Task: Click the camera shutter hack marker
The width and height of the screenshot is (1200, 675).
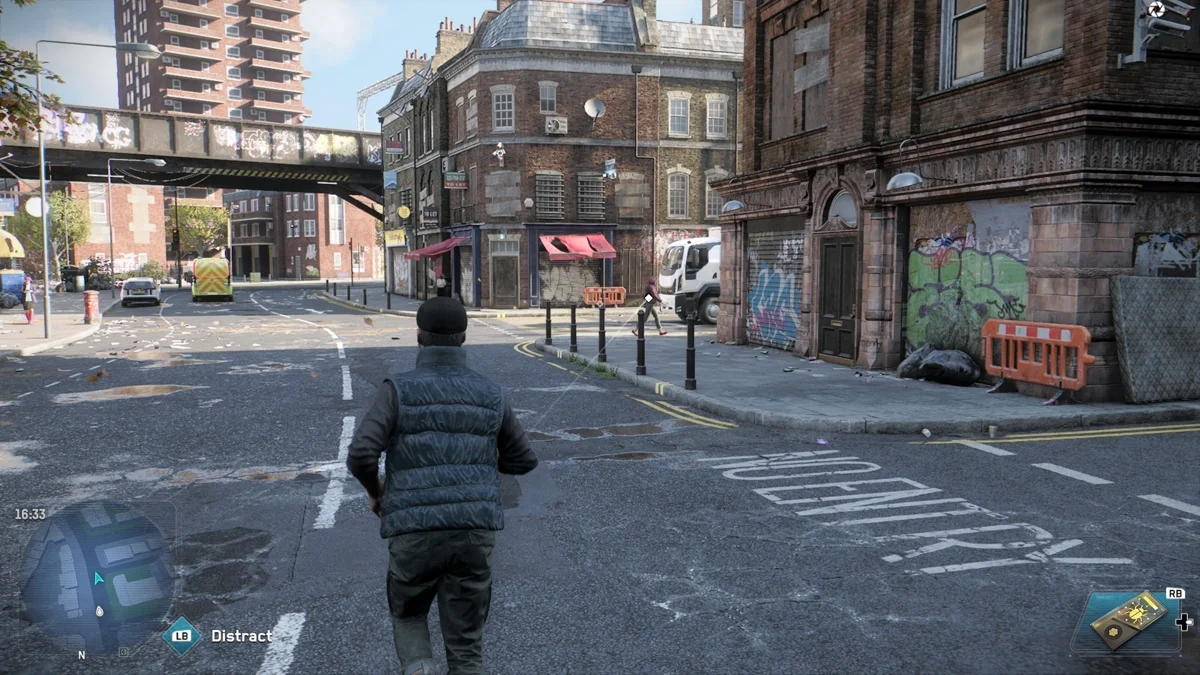Action: (1156, 10)
